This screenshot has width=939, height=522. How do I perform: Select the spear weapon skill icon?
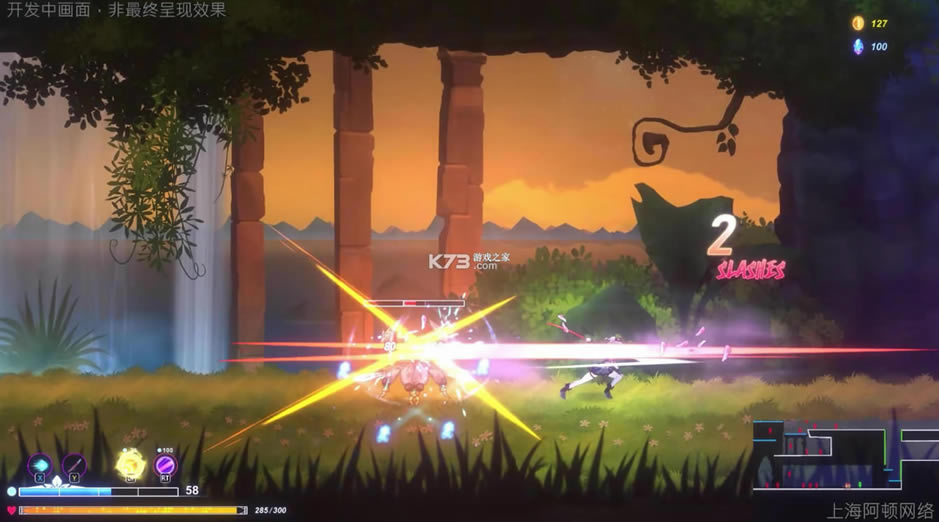click(74, 465)
